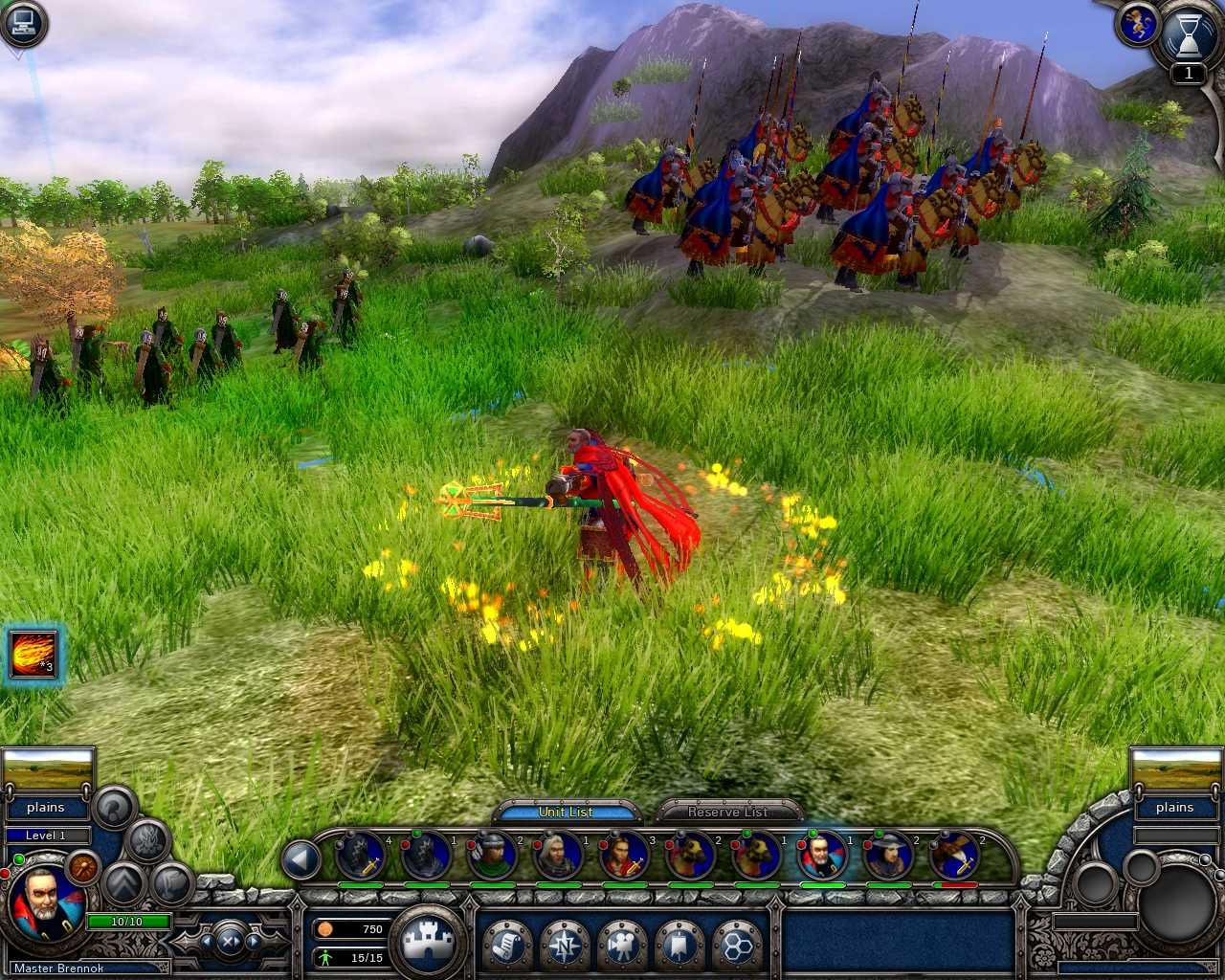
Task: Toggle the green marker on the first unit portrait
Action: 417,833
